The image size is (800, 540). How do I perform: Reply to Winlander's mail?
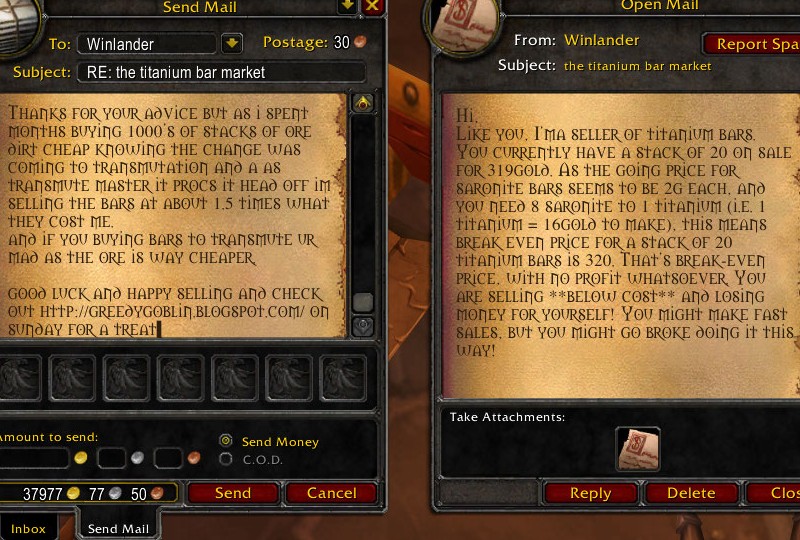point(590,493)
